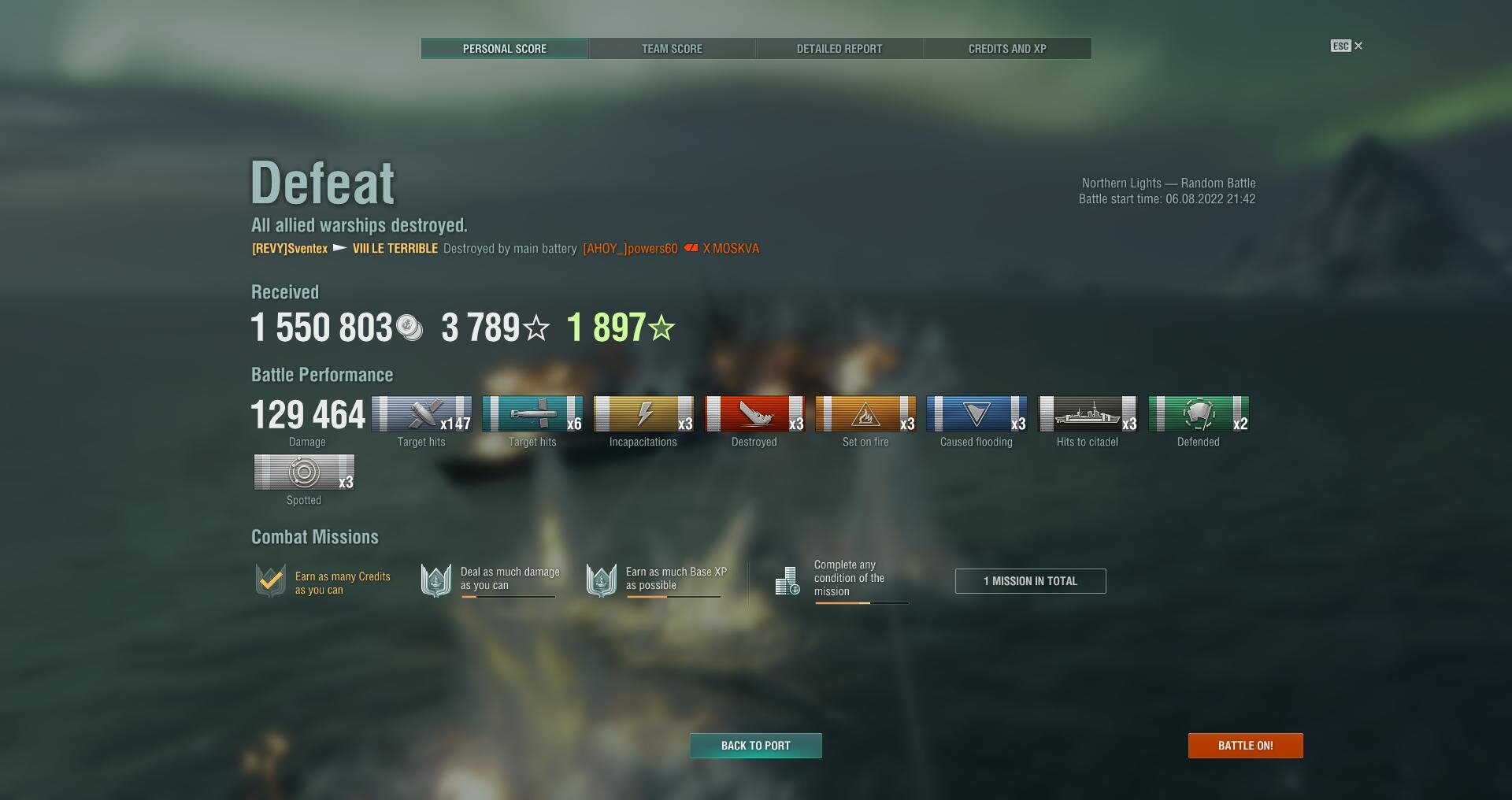The image size is (1512, 800).
Task: Select the Deal as much damage mission
Action: tap(491, 581)
